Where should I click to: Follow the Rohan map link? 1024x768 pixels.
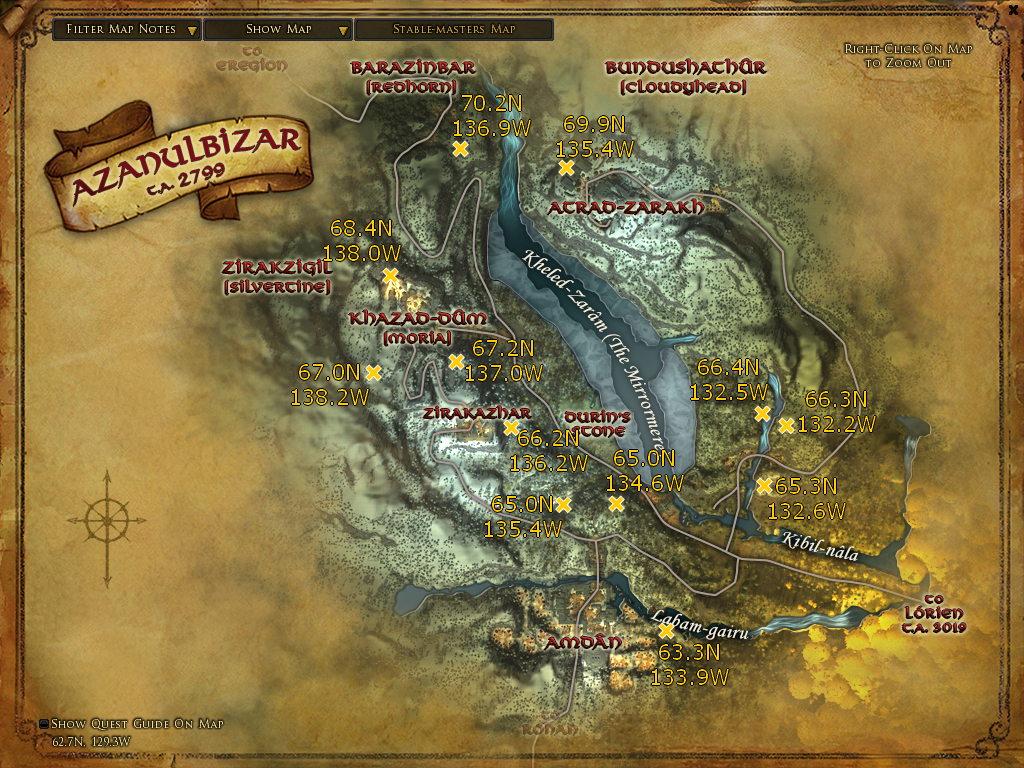[549, 730]
